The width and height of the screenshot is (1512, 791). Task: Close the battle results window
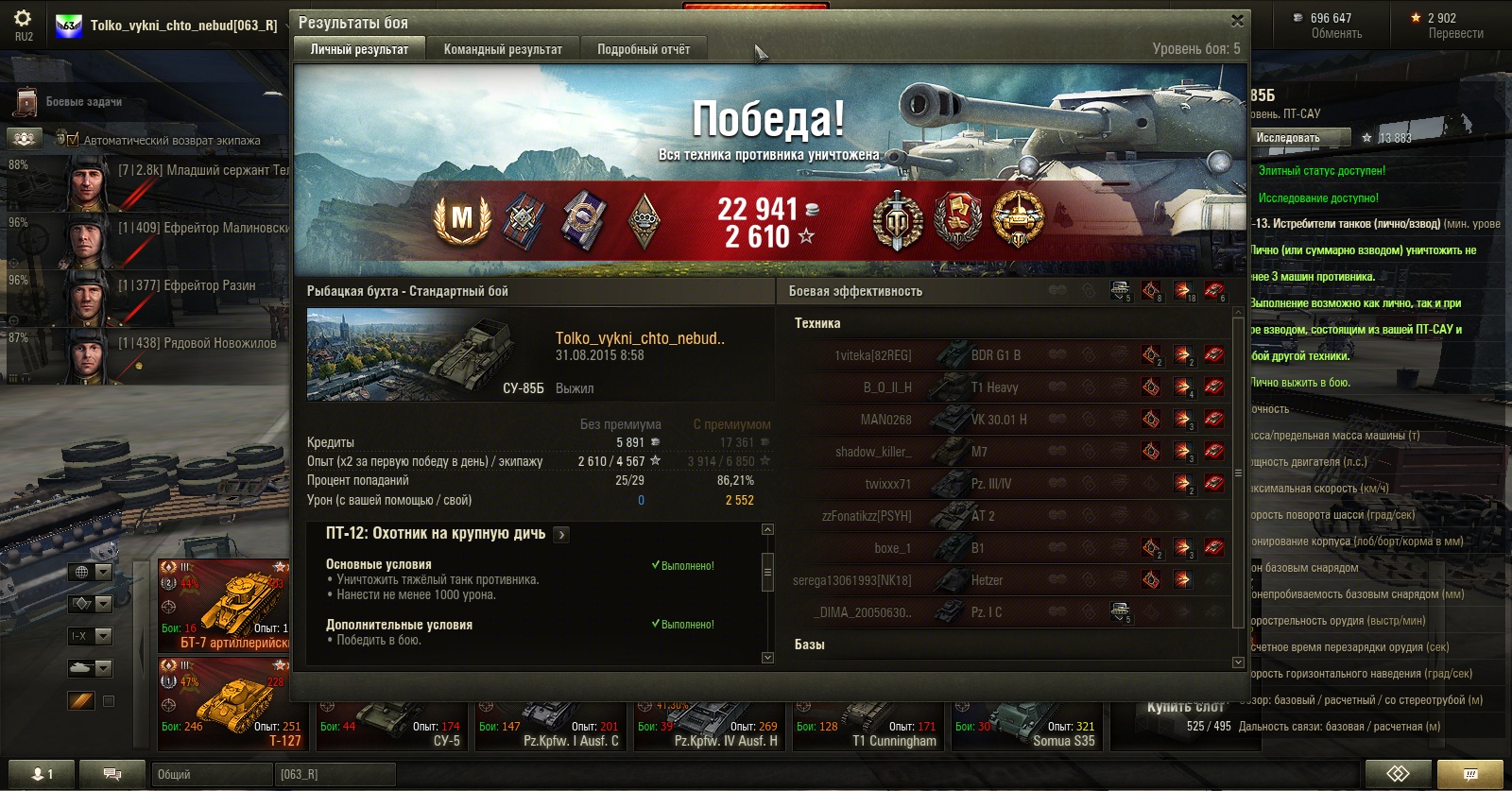(x=1237, y=21)
